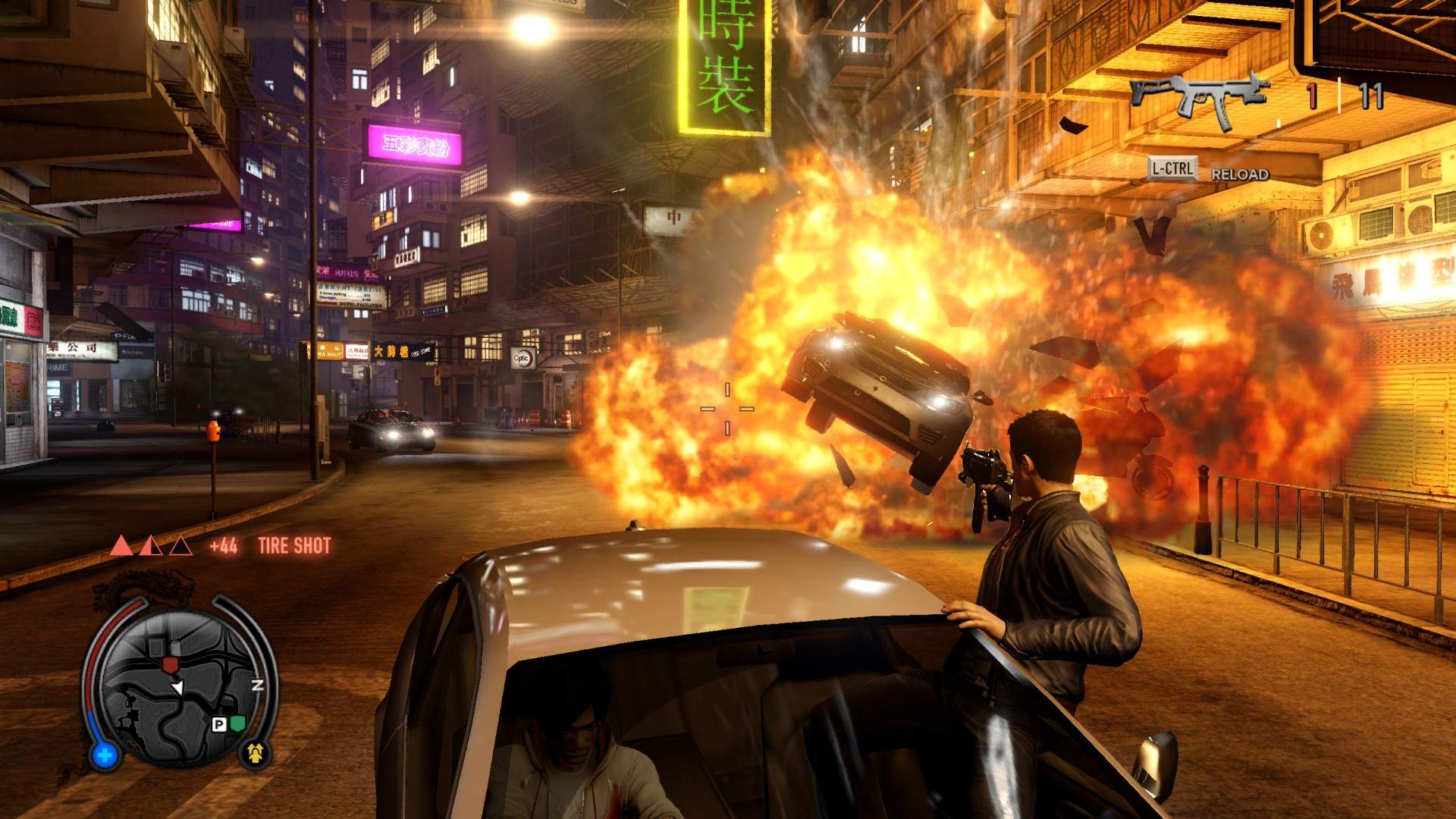Click the white player arrow on the minimap
Screen dimensions: 1456x819
177,687
